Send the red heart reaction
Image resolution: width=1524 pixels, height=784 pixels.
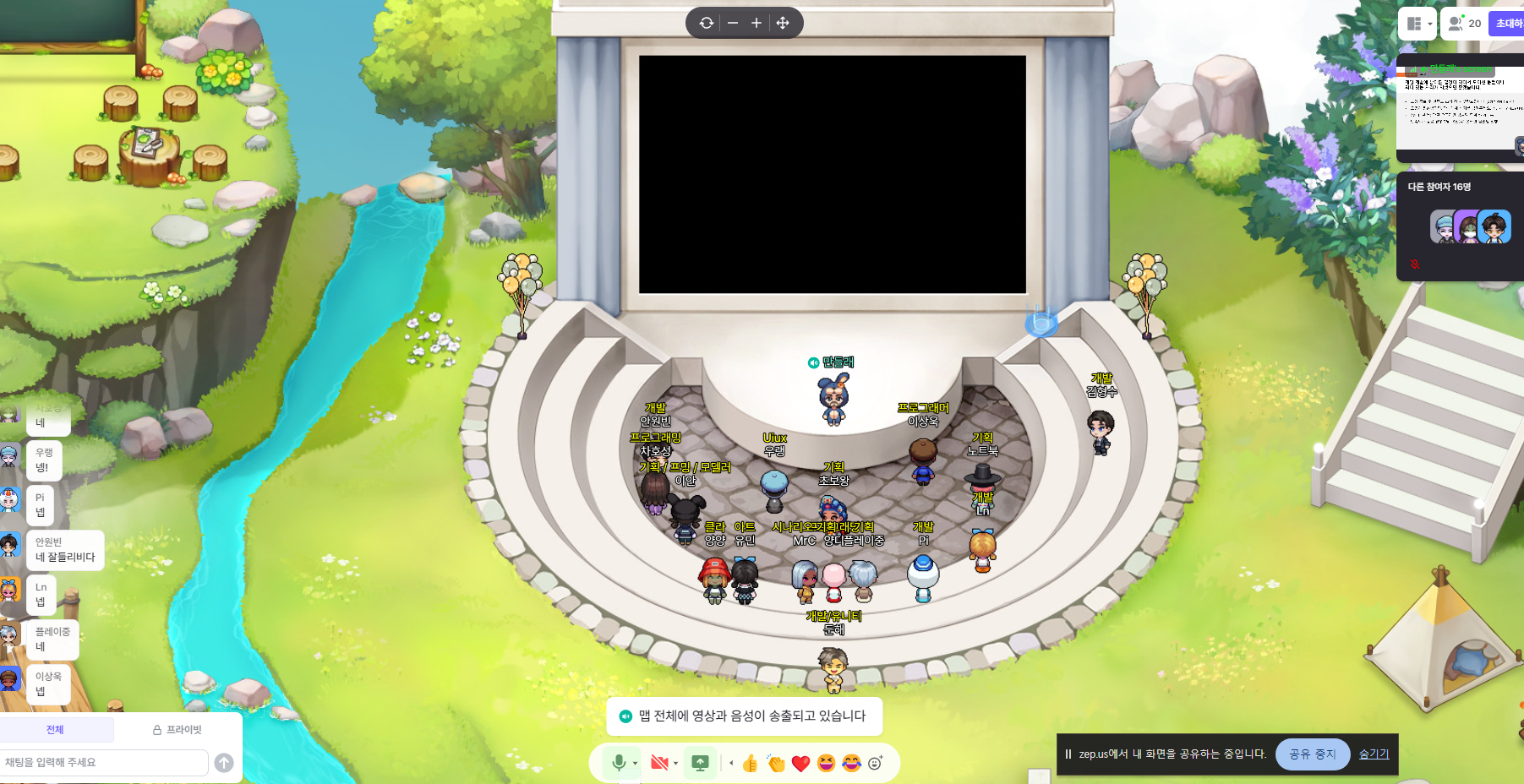click(801, 764)
